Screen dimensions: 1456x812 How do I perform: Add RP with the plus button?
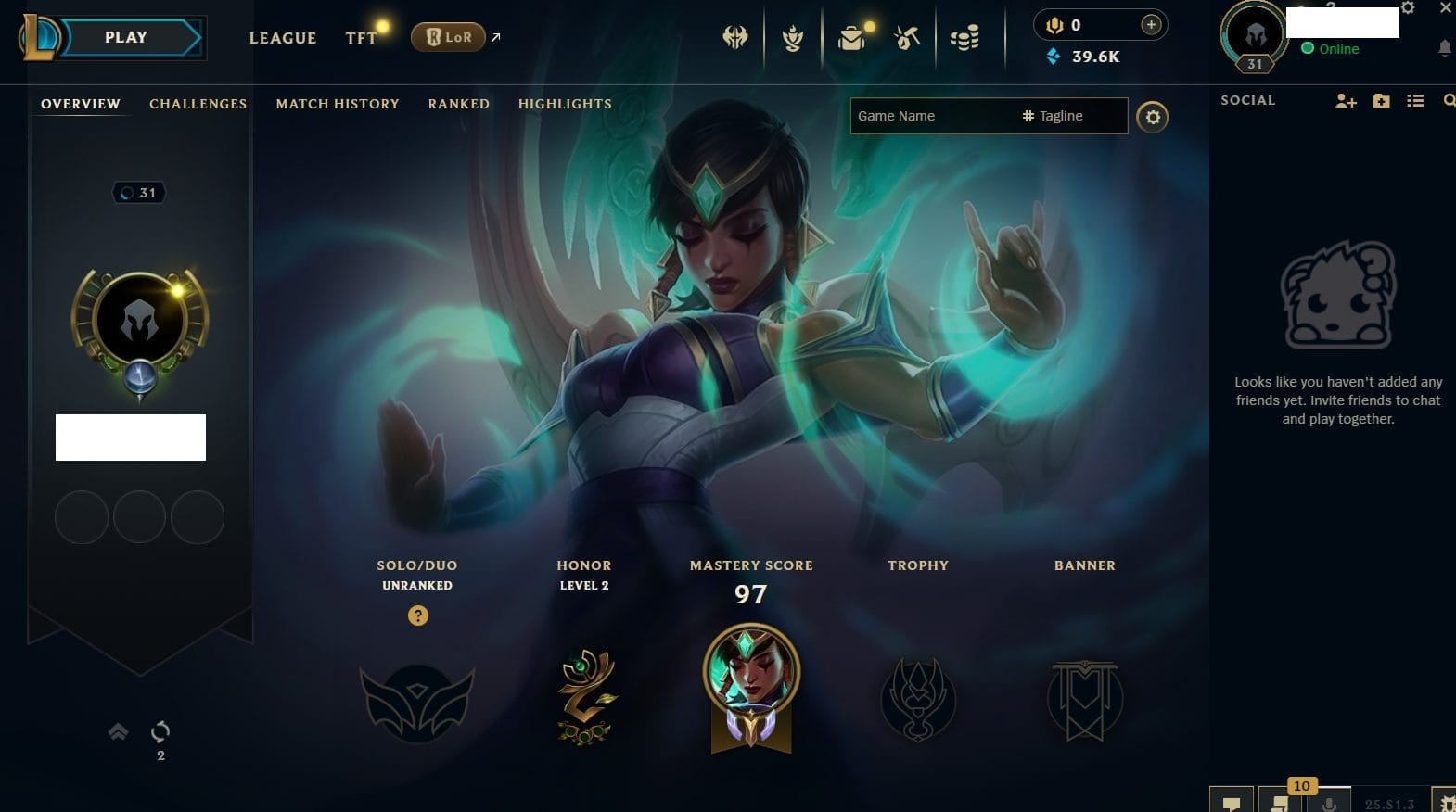[x=1151, y=25]
